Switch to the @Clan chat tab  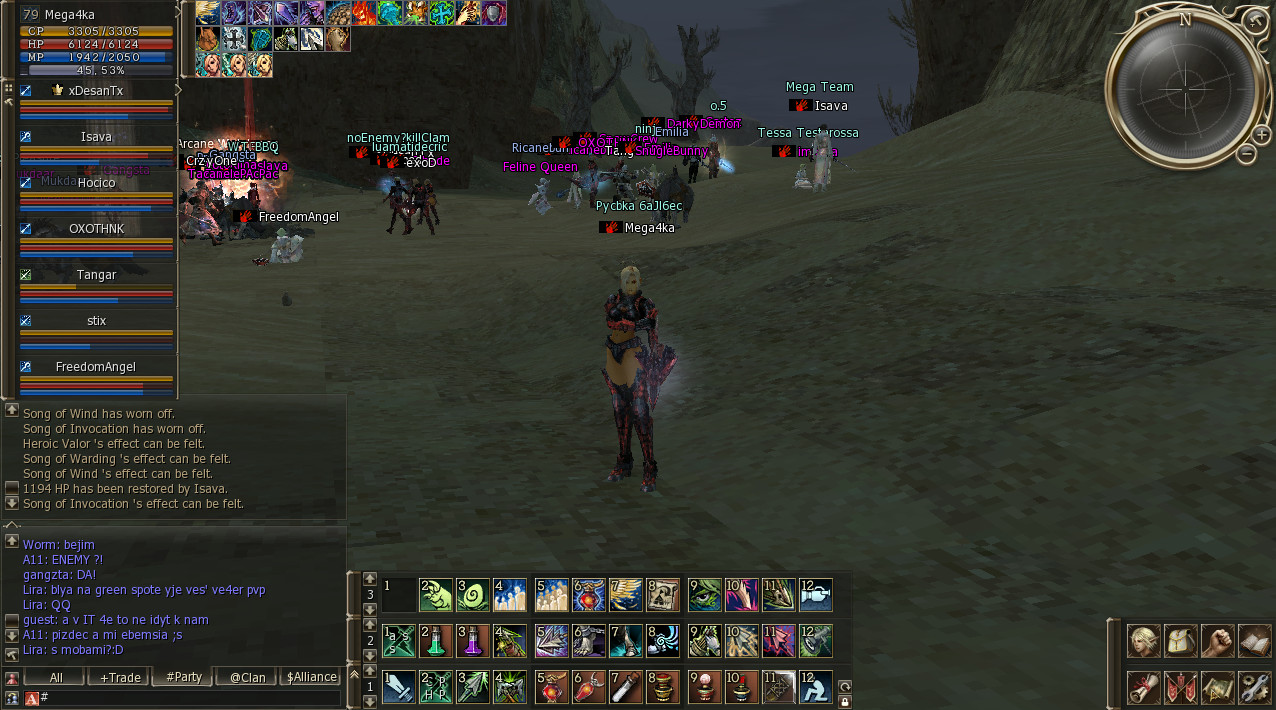tap(247, 677)
